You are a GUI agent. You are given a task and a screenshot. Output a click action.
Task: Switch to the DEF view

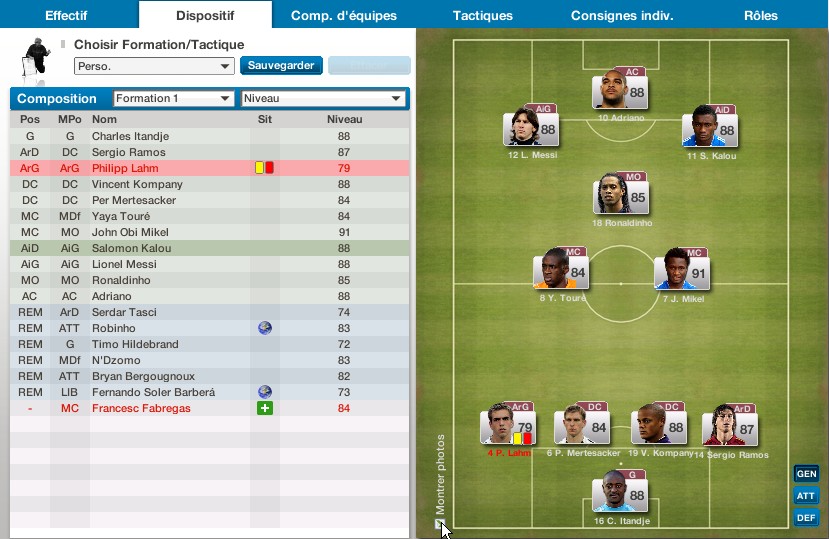pyautogui.click(x=806, y=518)
